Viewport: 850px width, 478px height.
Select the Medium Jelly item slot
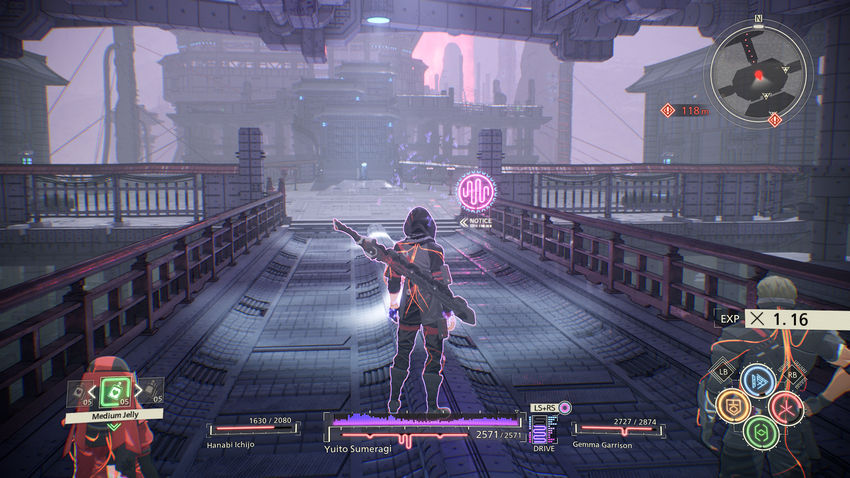pos(114,391)
